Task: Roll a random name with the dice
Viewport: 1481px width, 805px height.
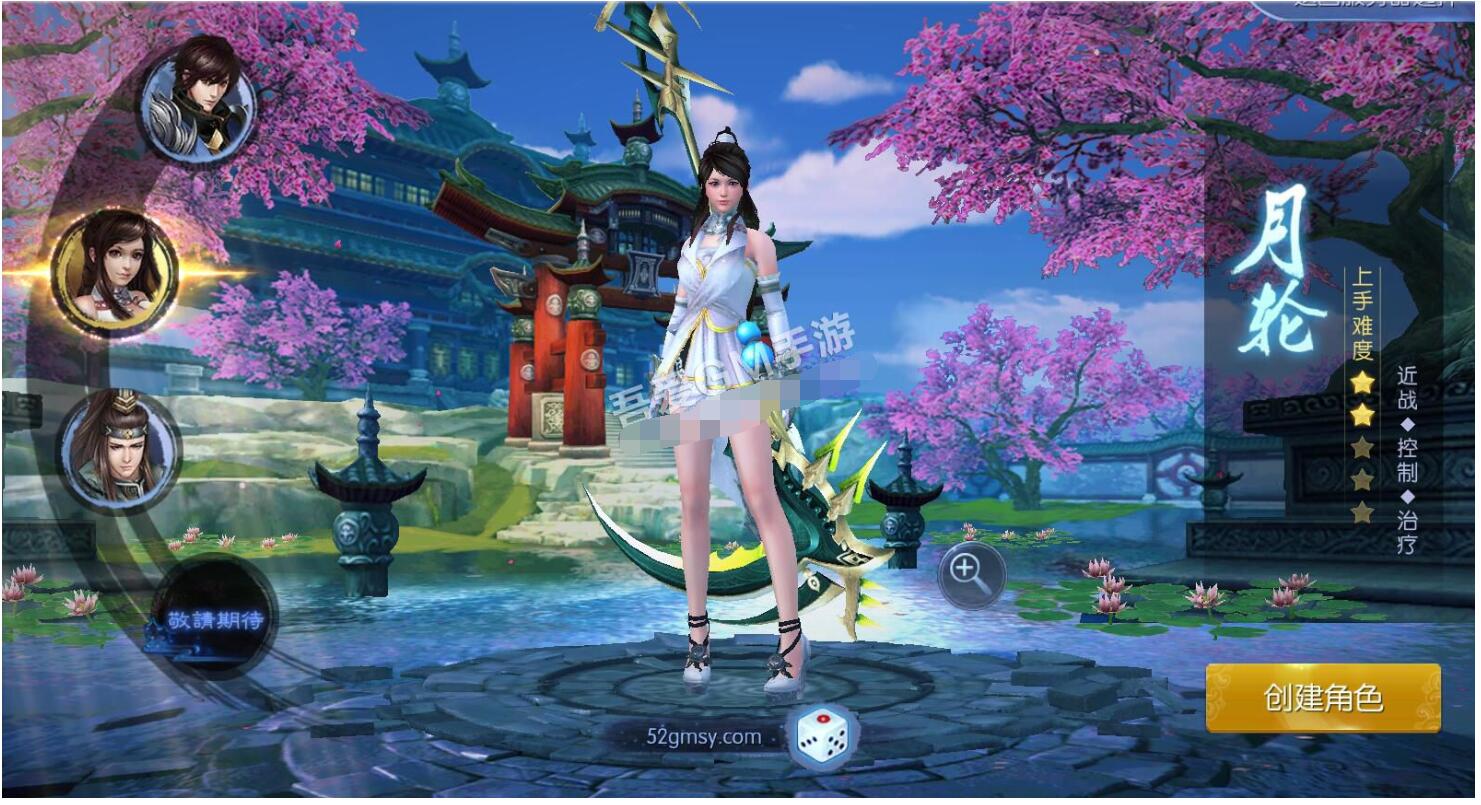Action: [823, 738]
